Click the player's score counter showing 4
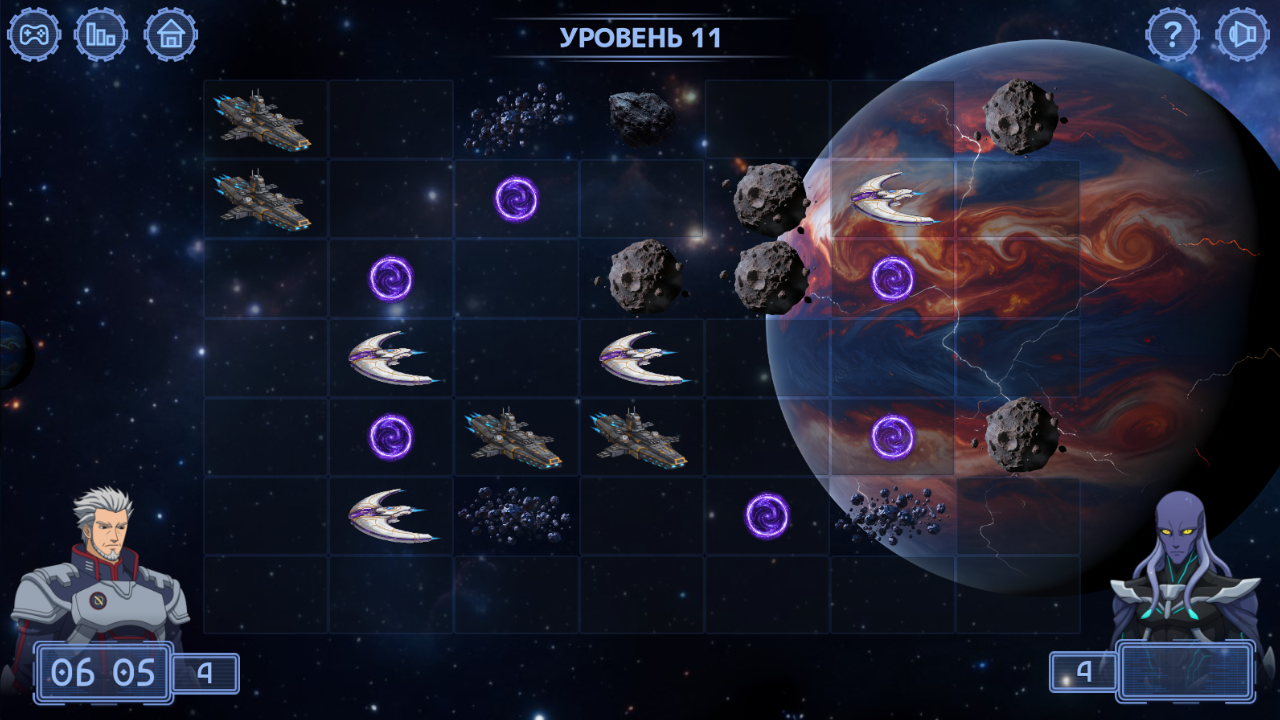 206,672
